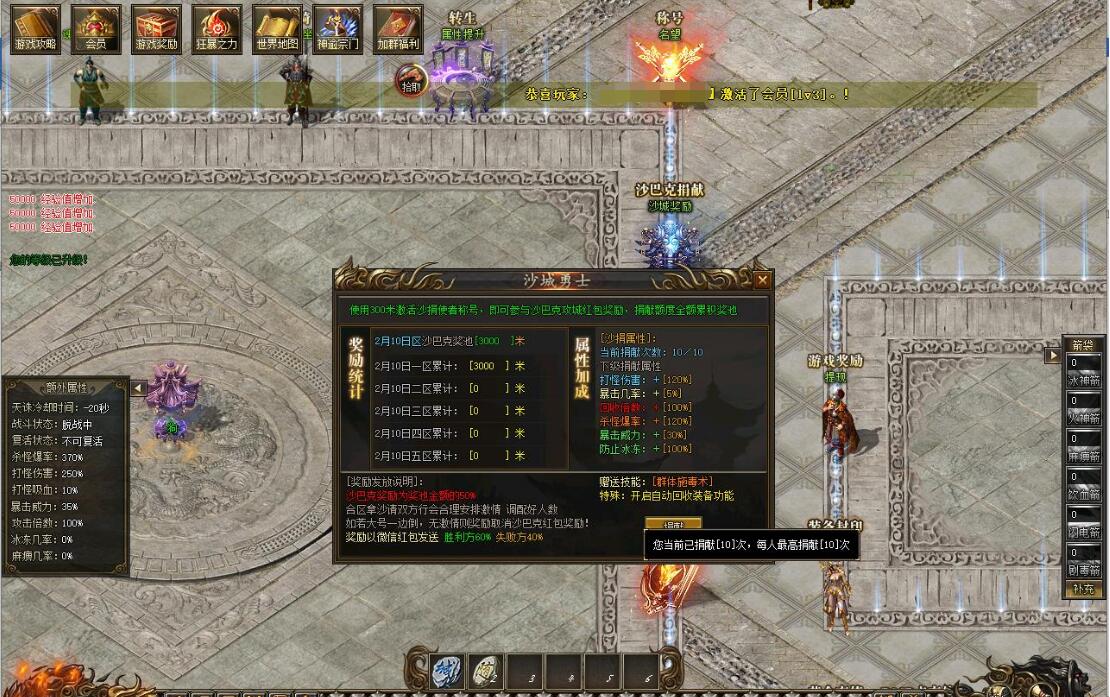Viewport: 1110px width, 697px height.
Task: Open the 神查宗门 sect icon
Action: (337, 28)
